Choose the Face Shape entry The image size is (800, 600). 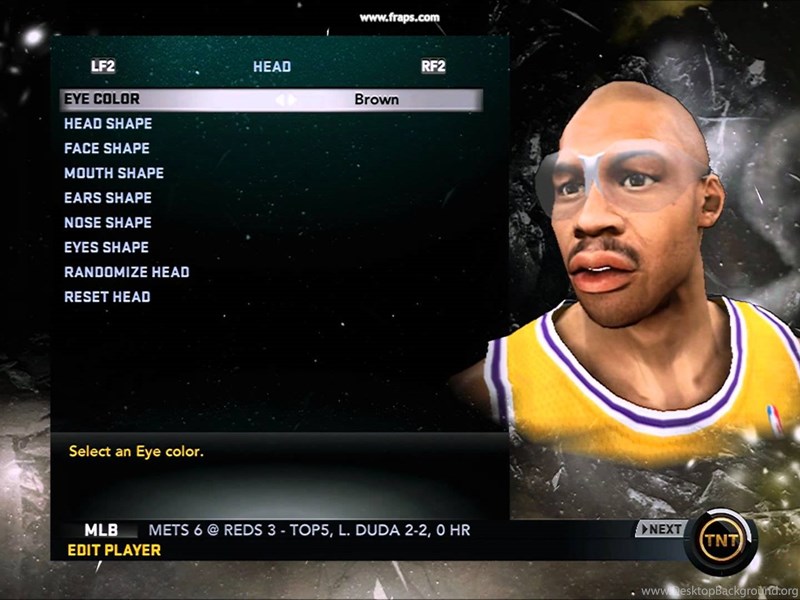[107, 148]
